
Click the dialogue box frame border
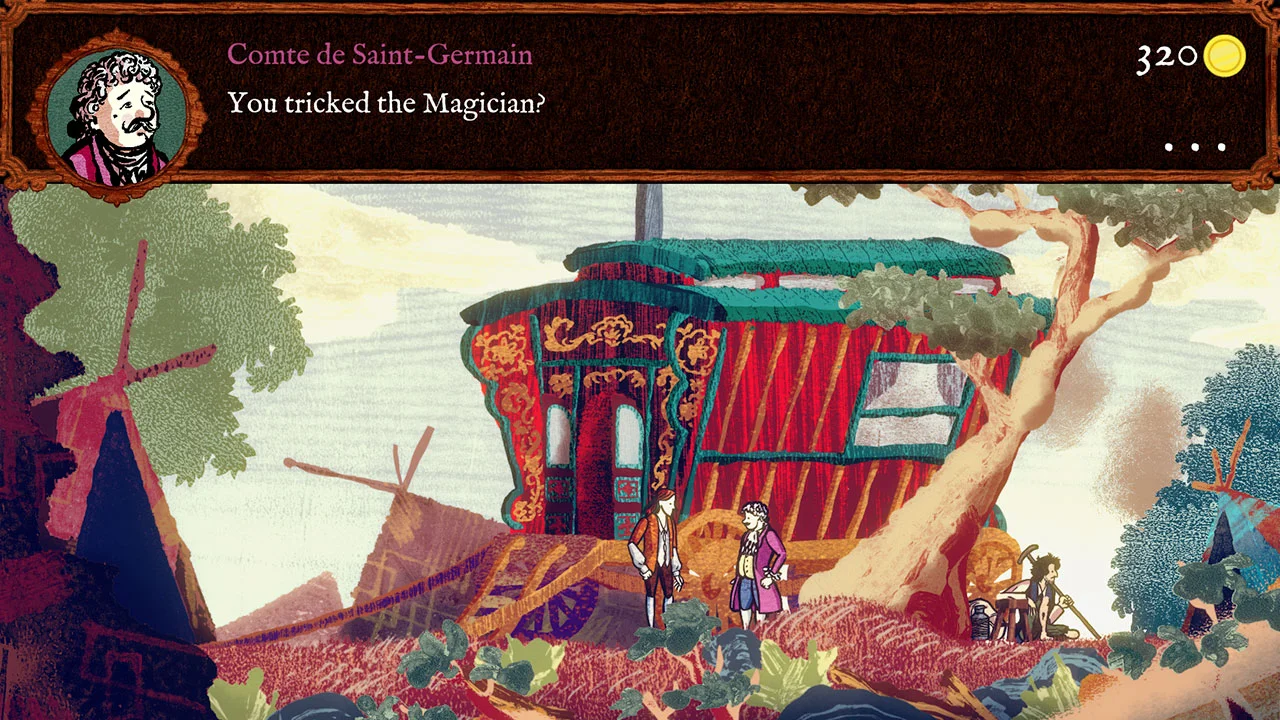click(x=640, y=178)
